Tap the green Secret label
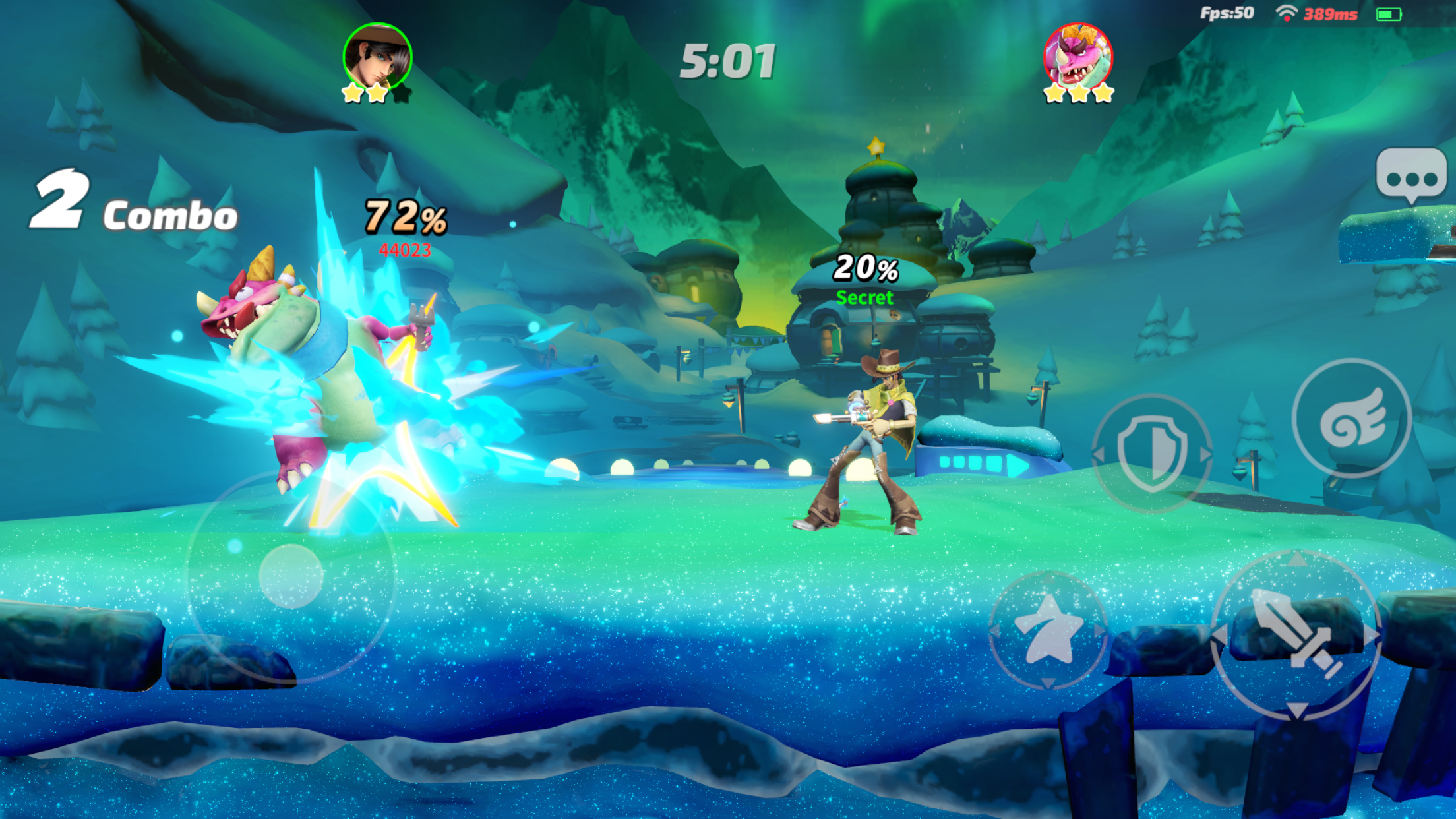The width and height of the screenshot is (1456, 819). click(x=864, y=298)
